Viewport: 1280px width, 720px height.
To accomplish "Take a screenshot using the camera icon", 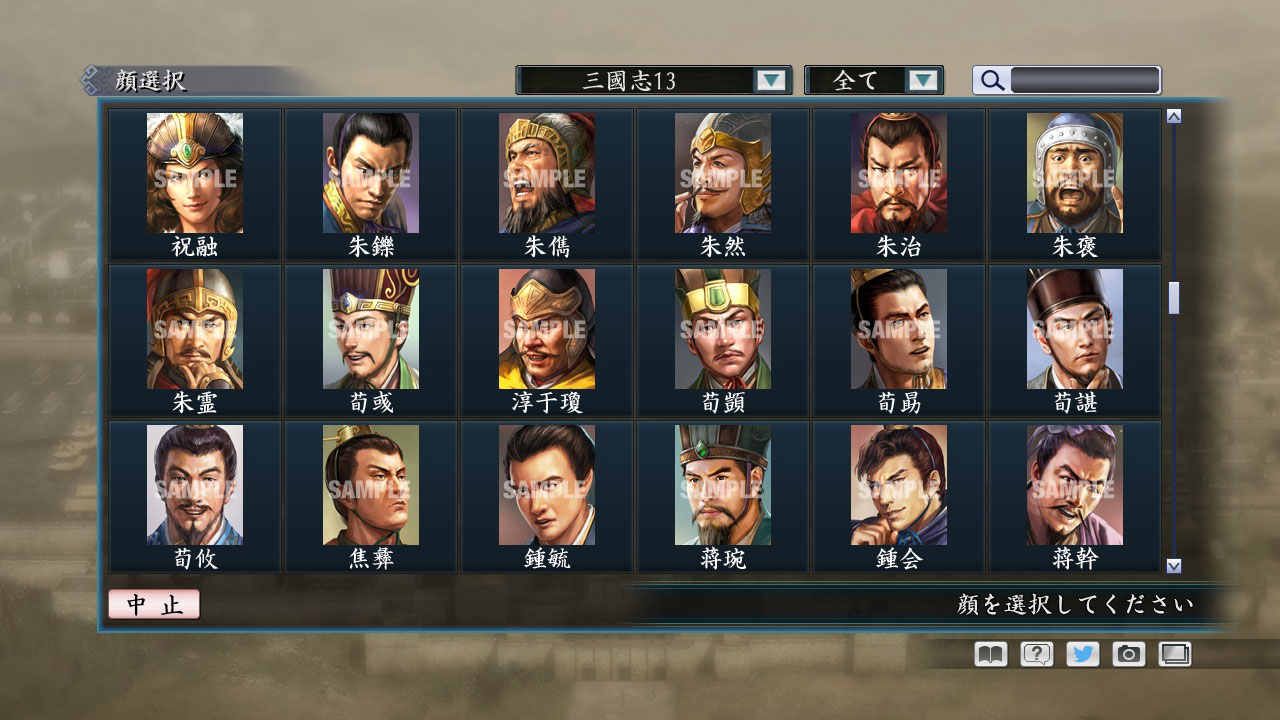I will click(1128, 654).
